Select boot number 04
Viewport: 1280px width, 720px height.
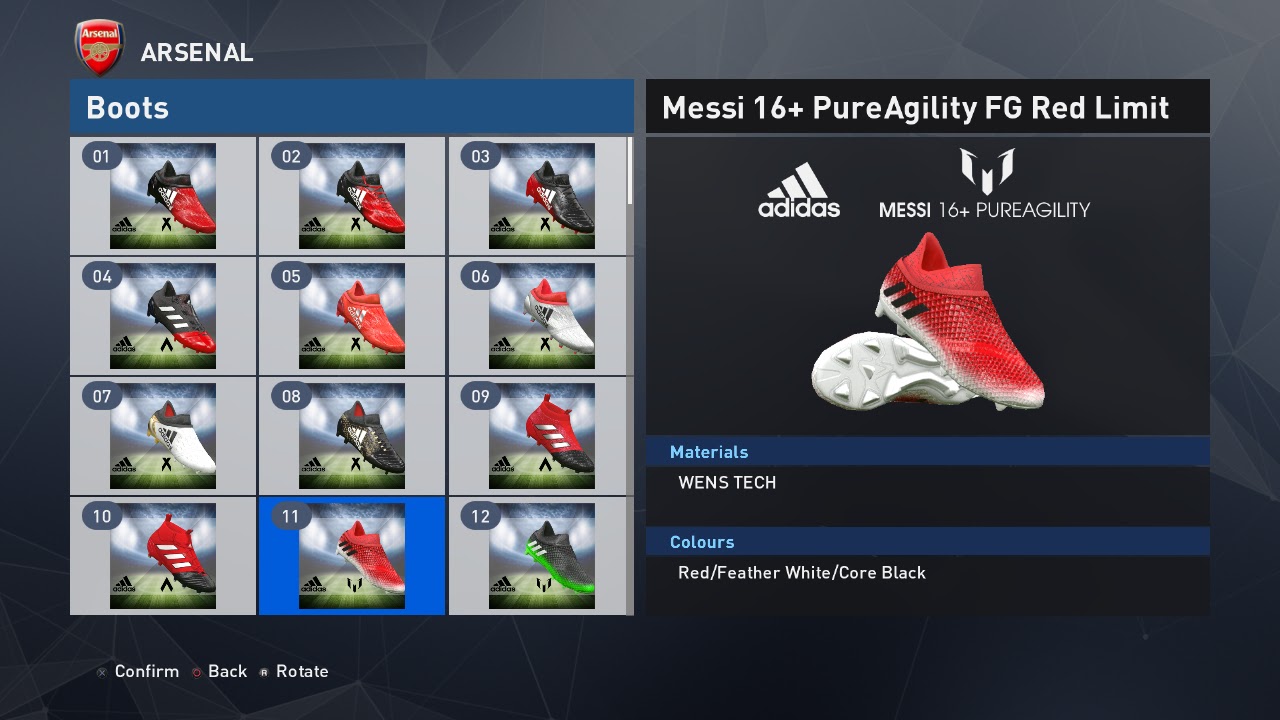[163, 316]
